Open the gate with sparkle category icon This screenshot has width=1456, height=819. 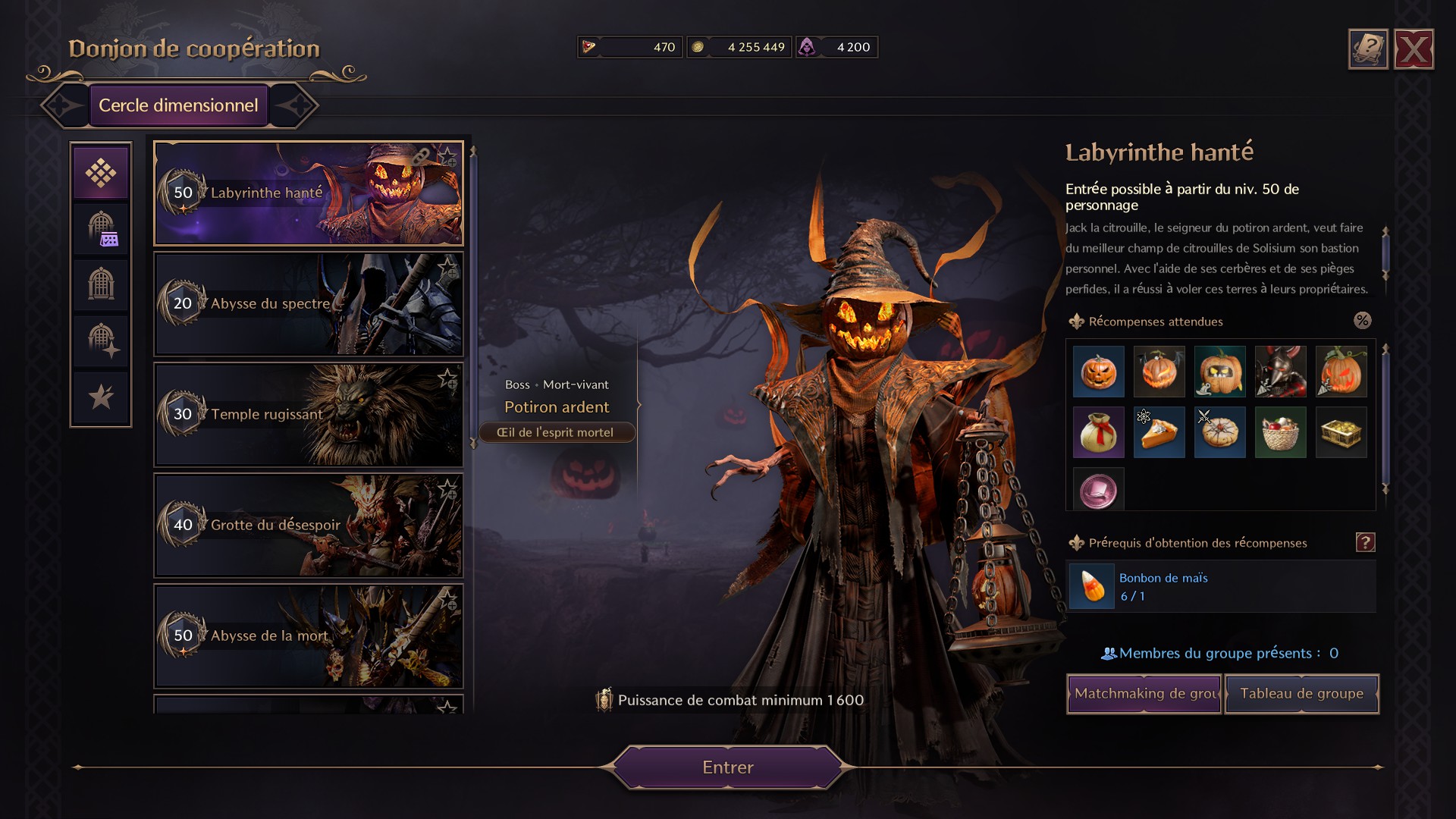pyautogui.click(x=101, y=340)
